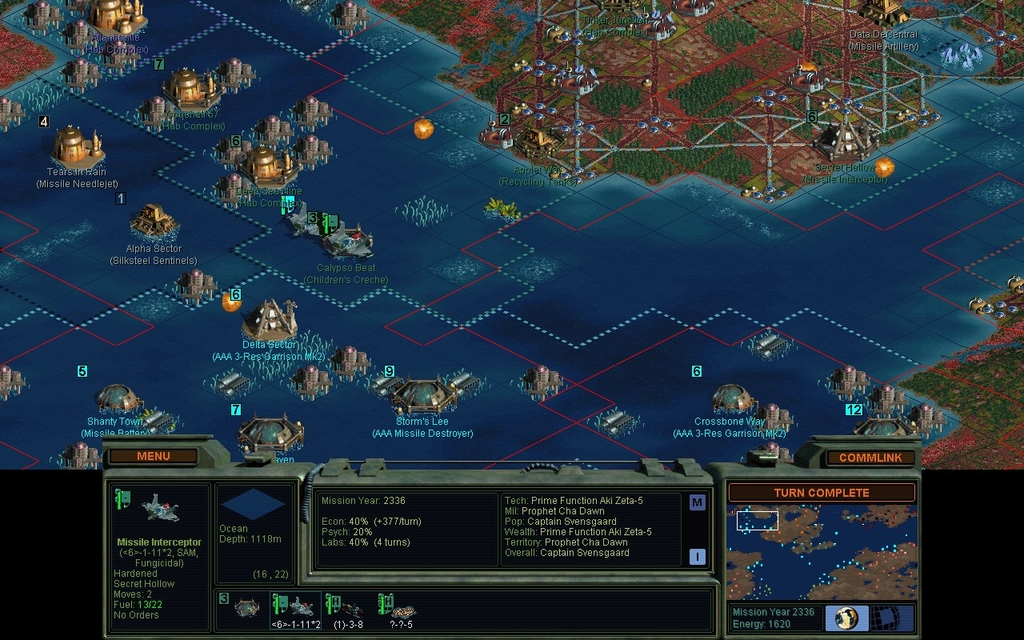Open the MENU button
The height and width of the screenshot is (640, 1024).
(x=153, y=456)
